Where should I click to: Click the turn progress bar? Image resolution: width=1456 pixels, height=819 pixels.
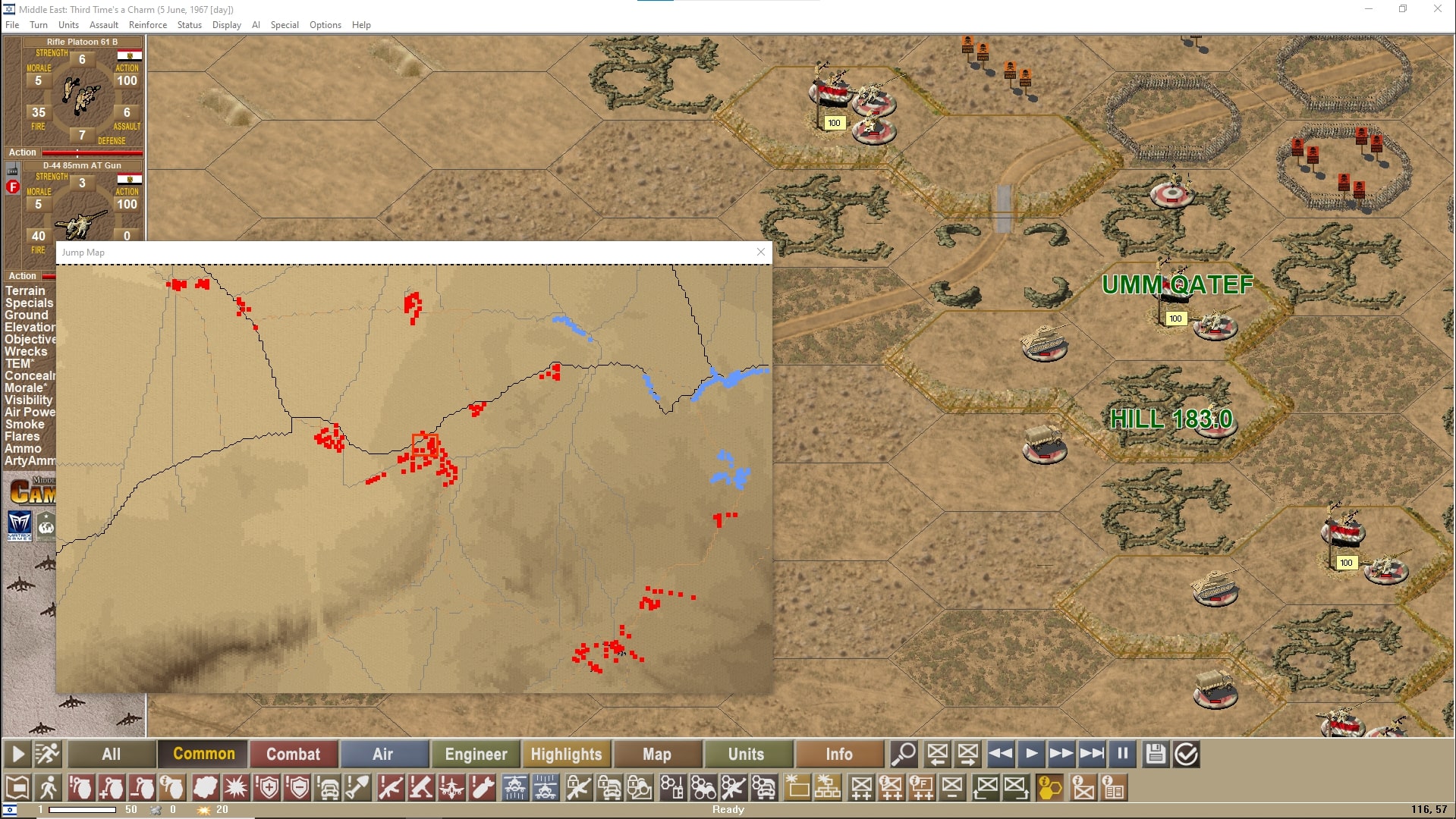click(83, 809)
